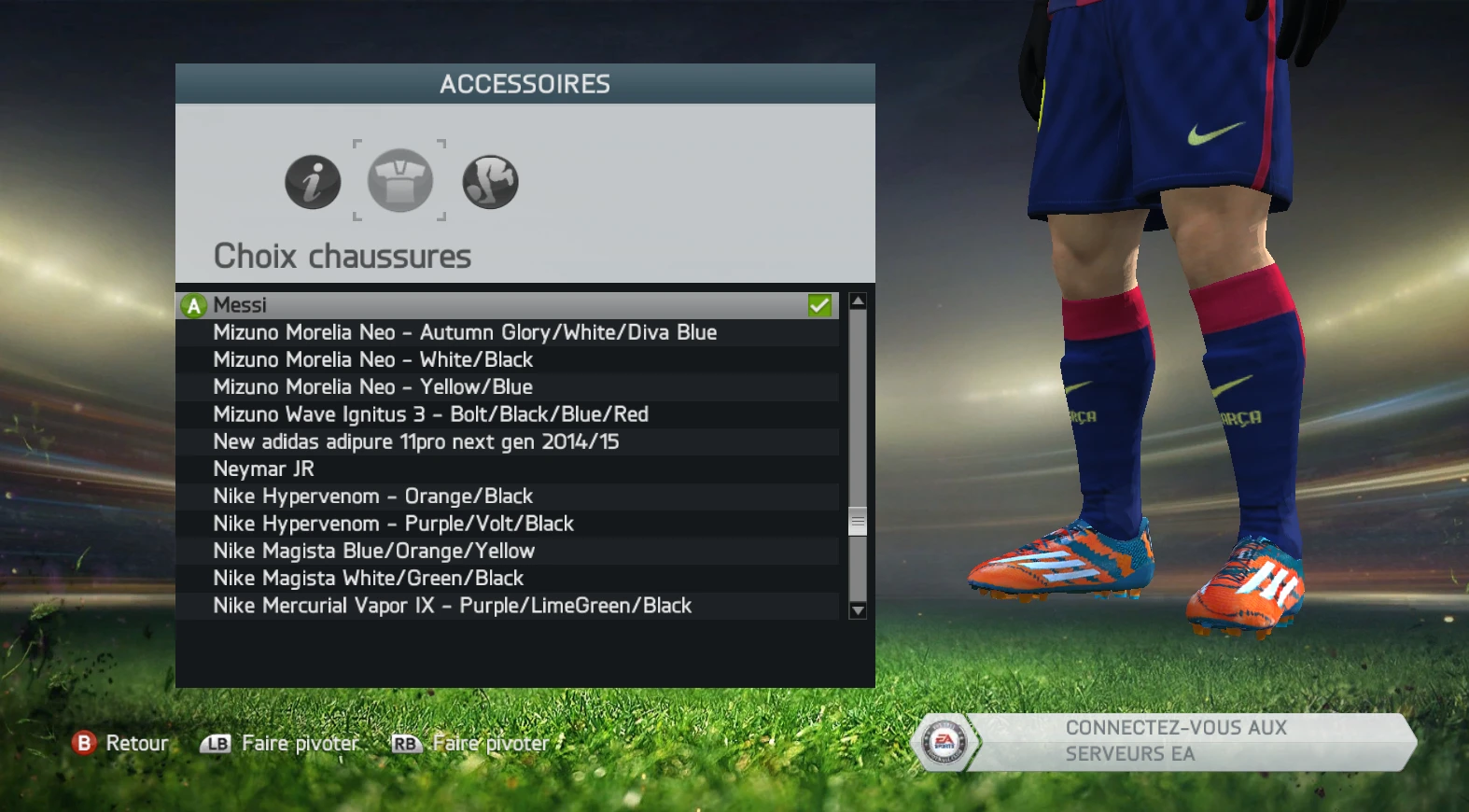Select the Nike Hypervenom Orange/Black option

coord(373,496)
